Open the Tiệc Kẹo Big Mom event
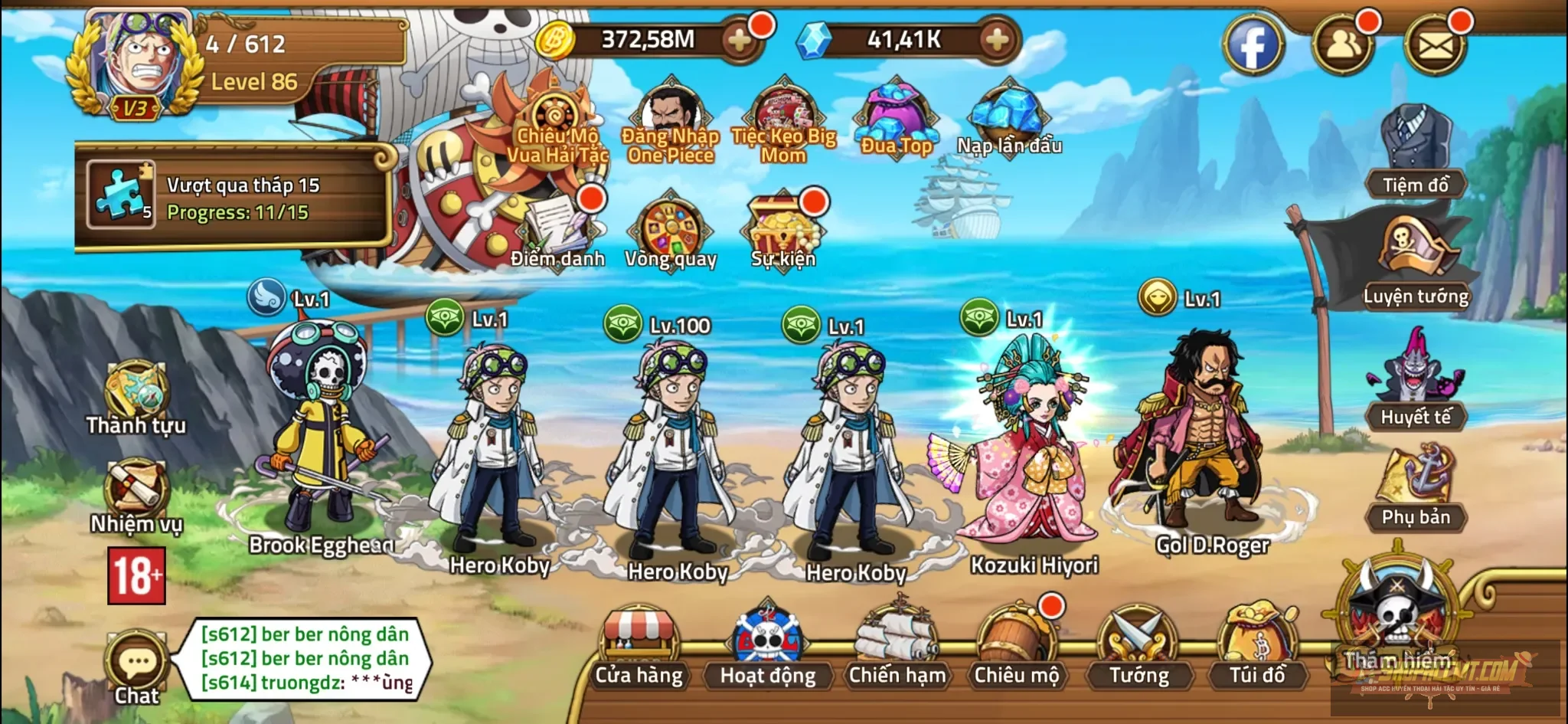Screen dimensions: 1568x724 782,115
